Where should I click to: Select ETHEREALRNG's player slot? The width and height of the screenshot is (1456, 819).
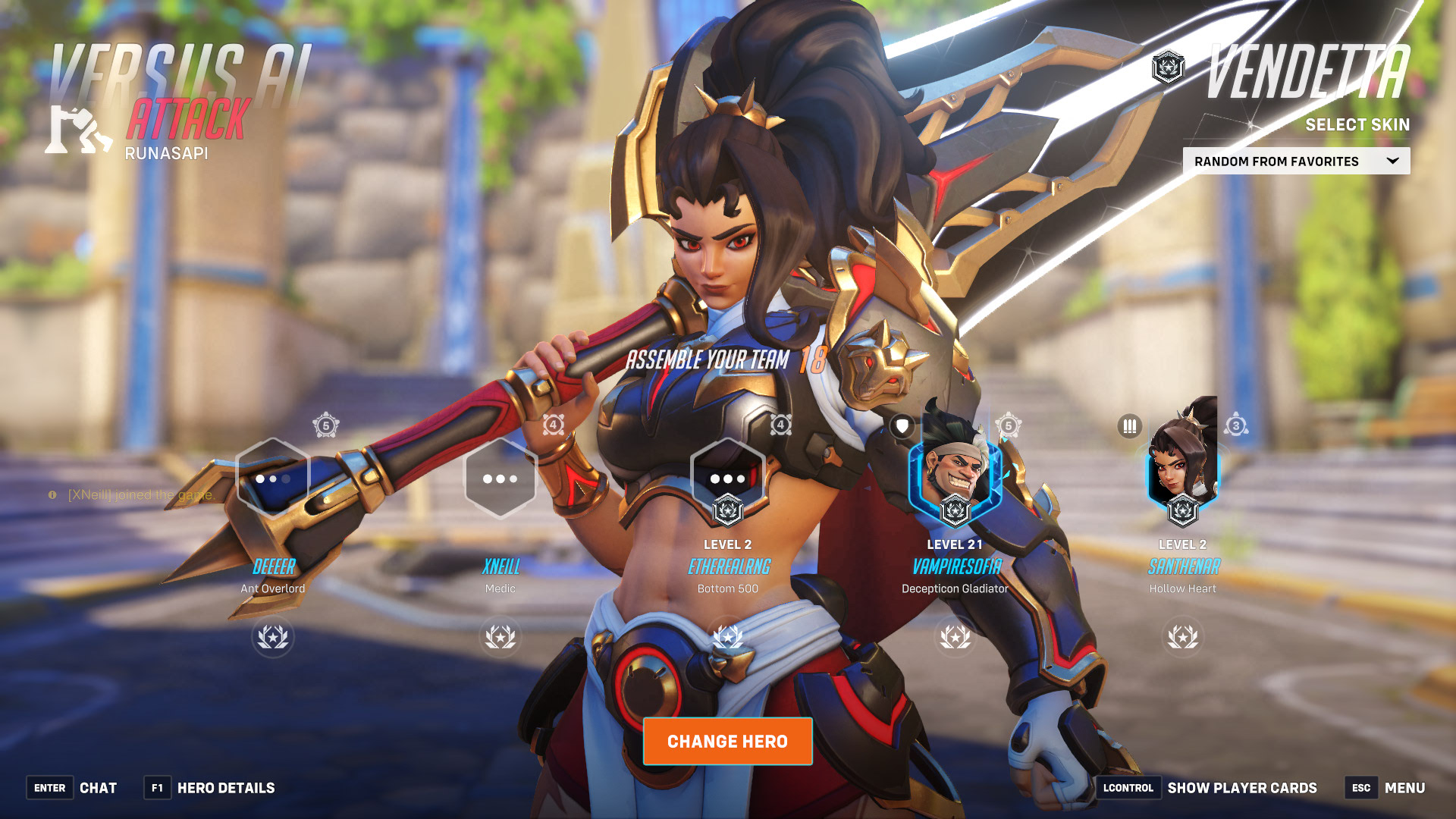[728, 479]
